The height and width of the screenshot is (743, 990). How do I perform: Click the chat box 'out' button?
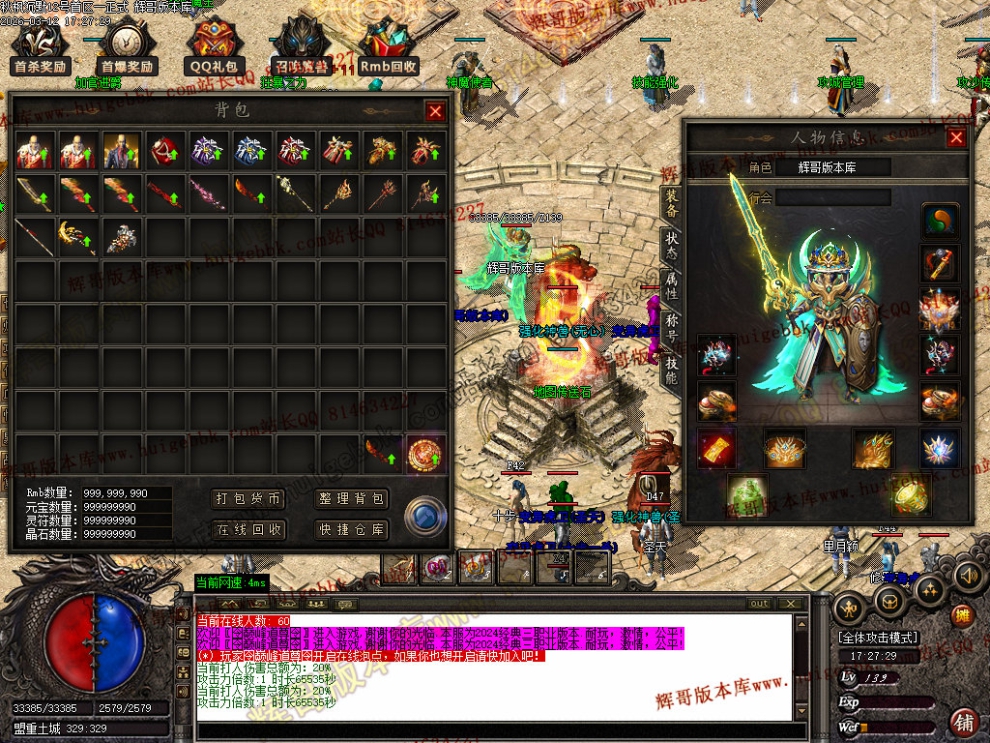[760, 603]
